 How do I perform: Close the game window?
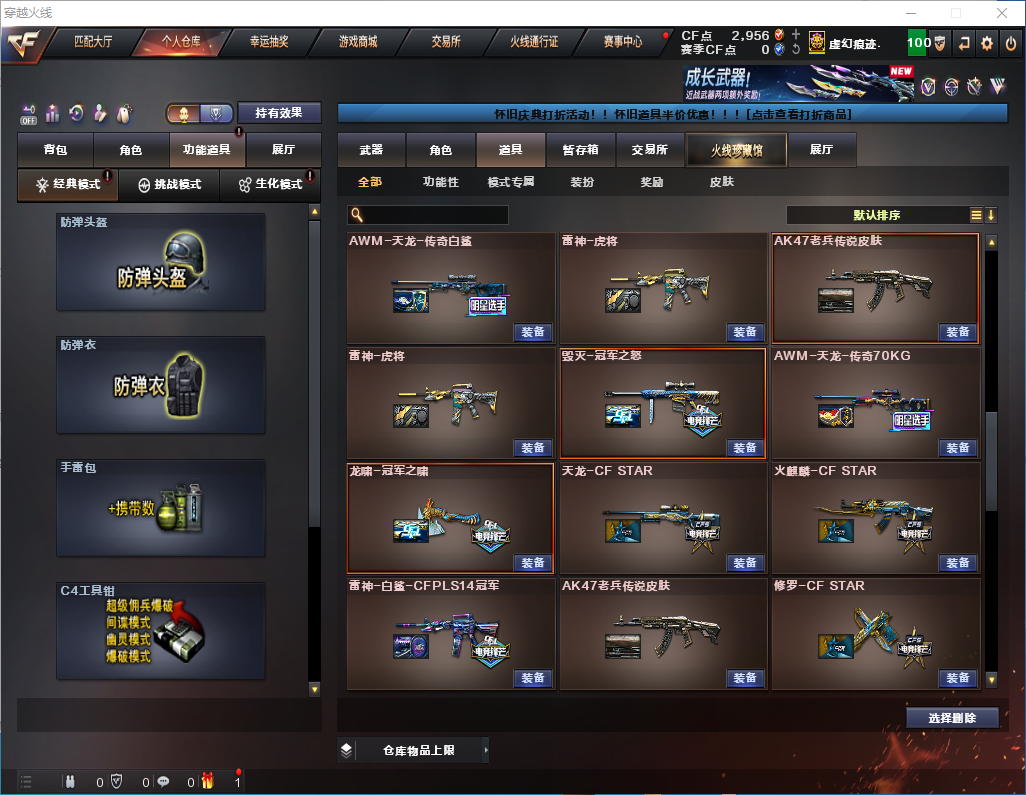point(1001,13)
